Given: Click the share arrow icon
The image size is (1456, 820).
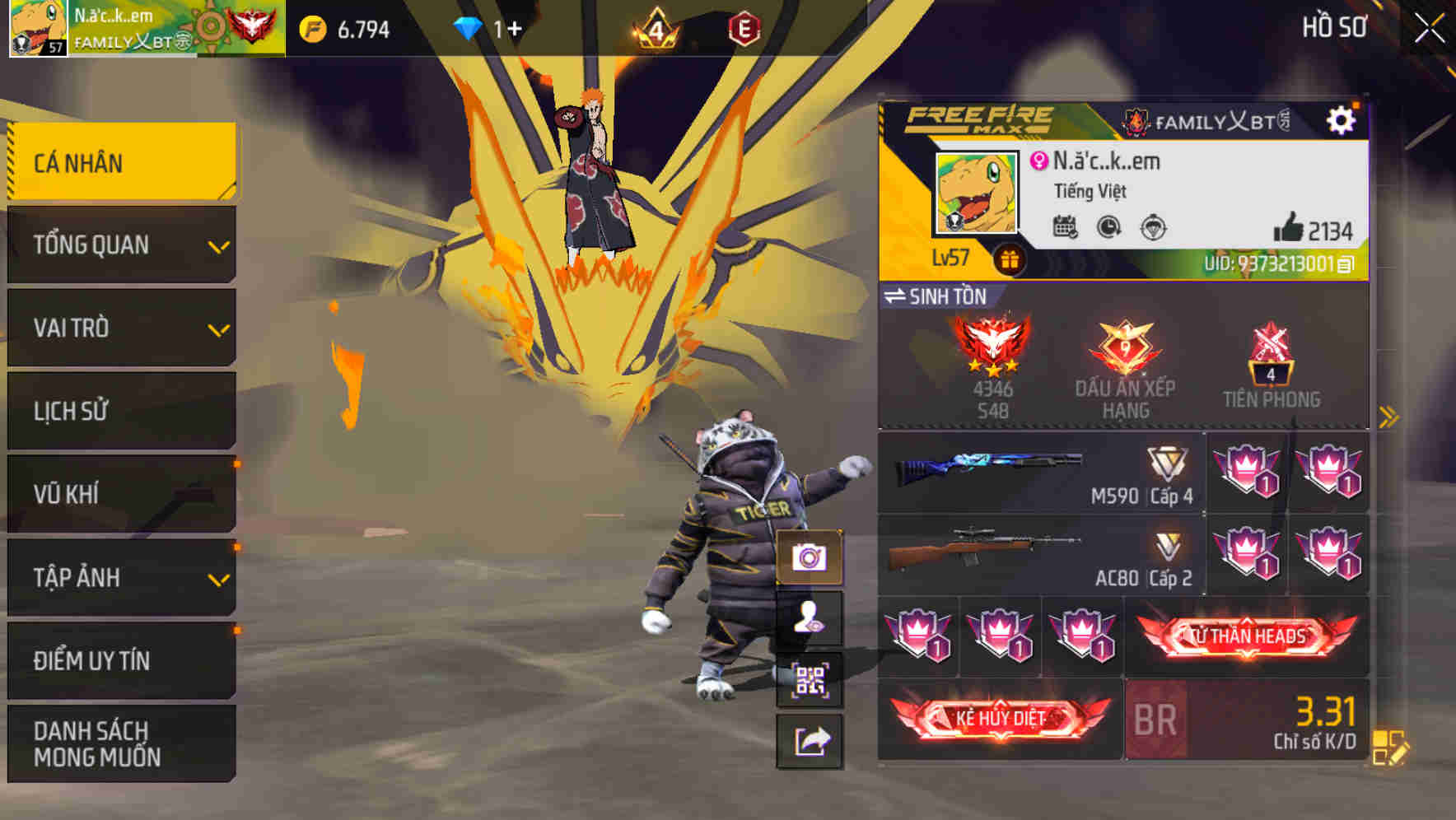Looking at the screenshot, I should 810,739.
